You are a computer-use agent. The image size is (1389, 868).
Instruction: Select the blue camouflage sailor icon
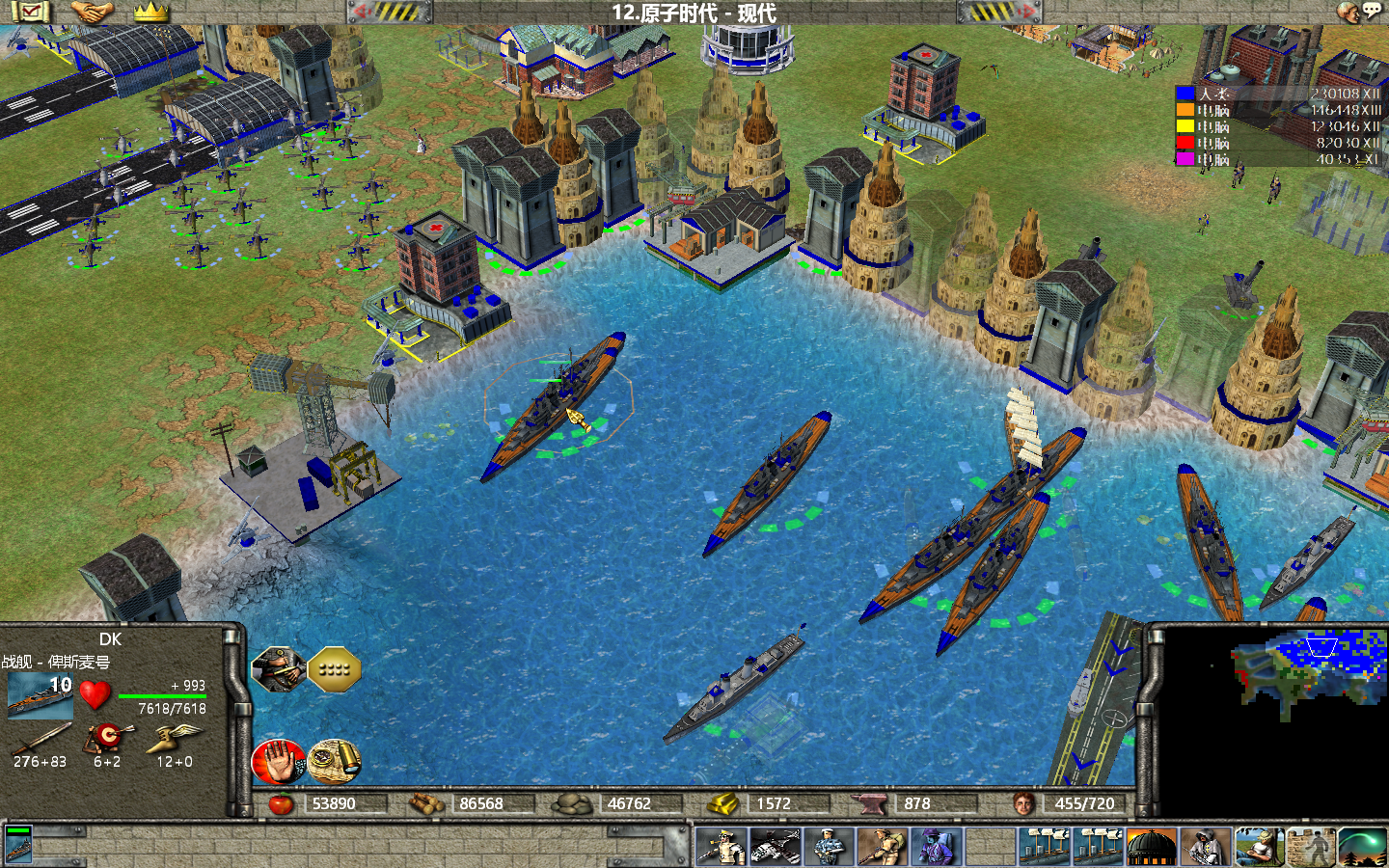pos(829,847)
